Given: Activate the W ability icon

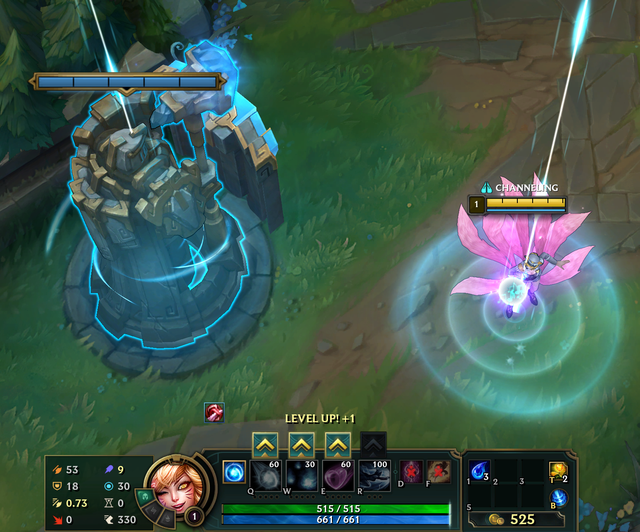Looking at the screenshot, I should pos(302,474).
